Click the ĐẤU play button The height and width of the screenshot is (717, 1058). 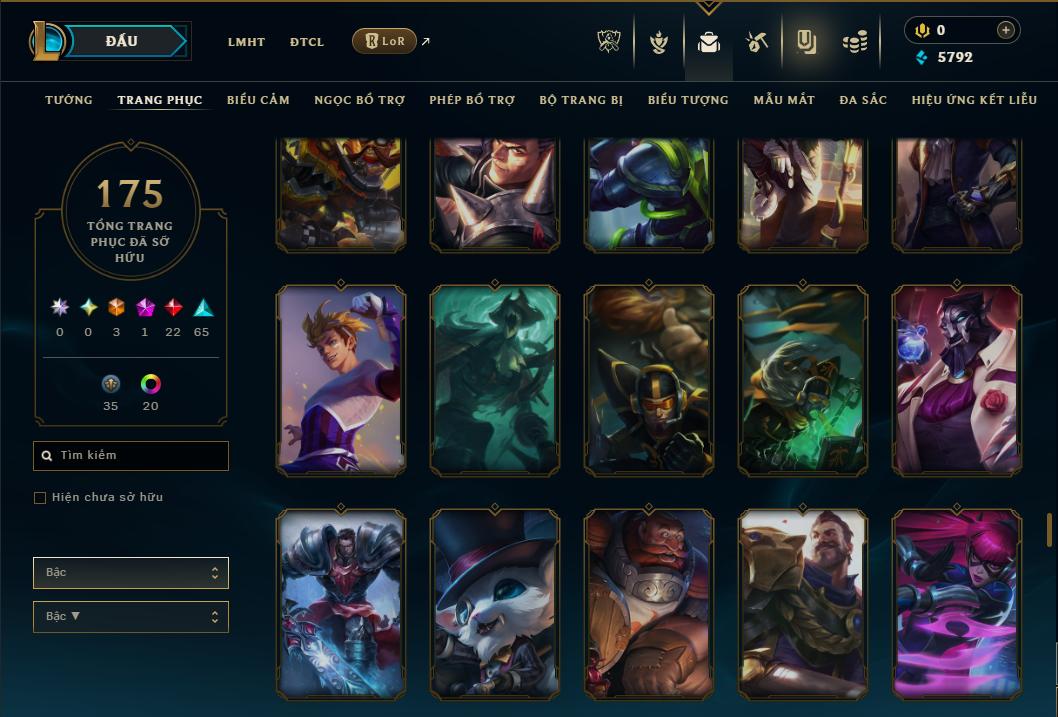coord(120,41)
